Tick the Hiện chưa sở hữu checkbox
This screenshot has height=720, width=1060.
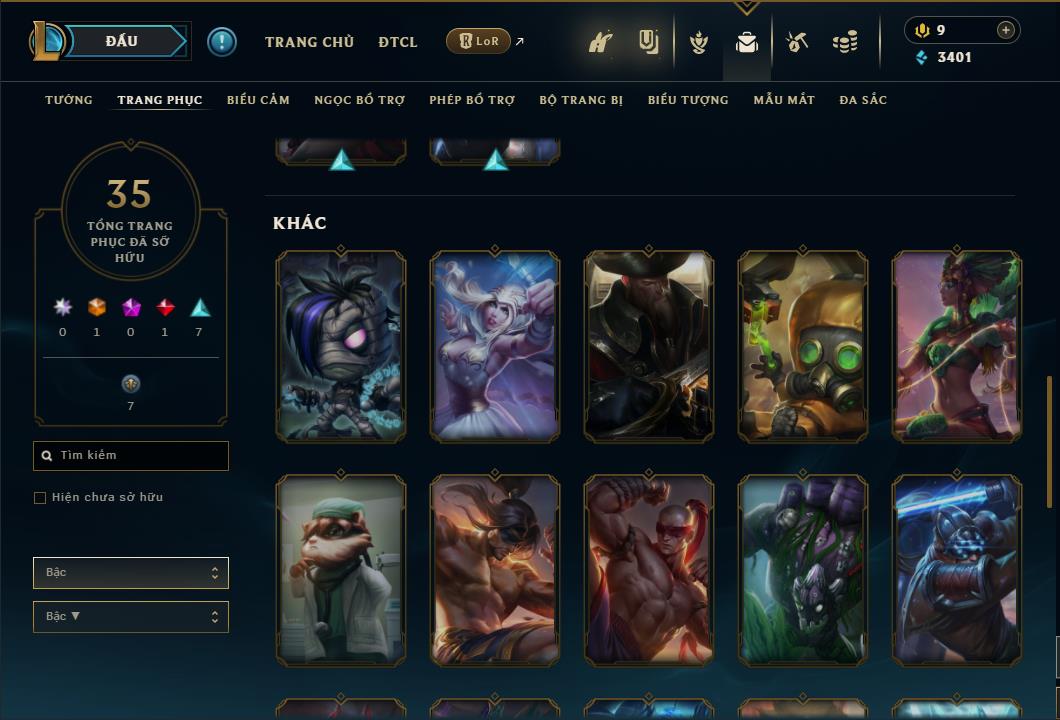40,498
